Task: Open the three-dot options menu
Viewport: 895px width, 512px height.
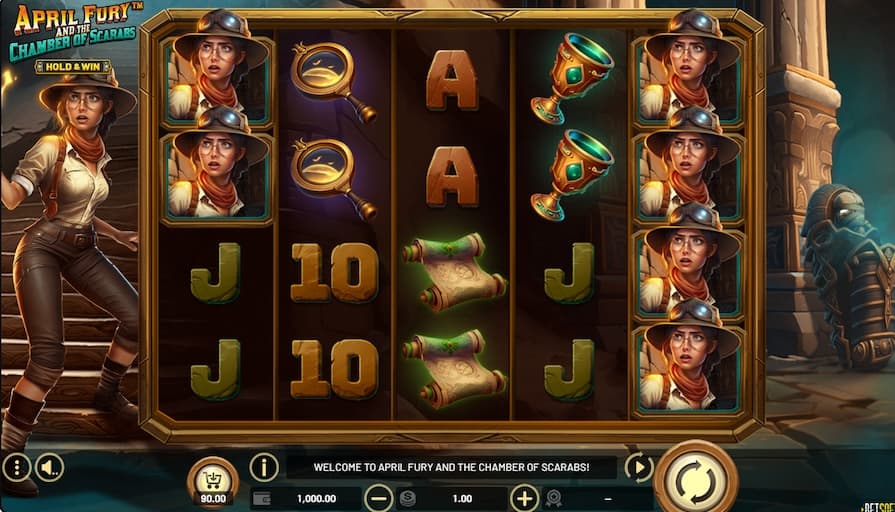Action: point(16,467)
